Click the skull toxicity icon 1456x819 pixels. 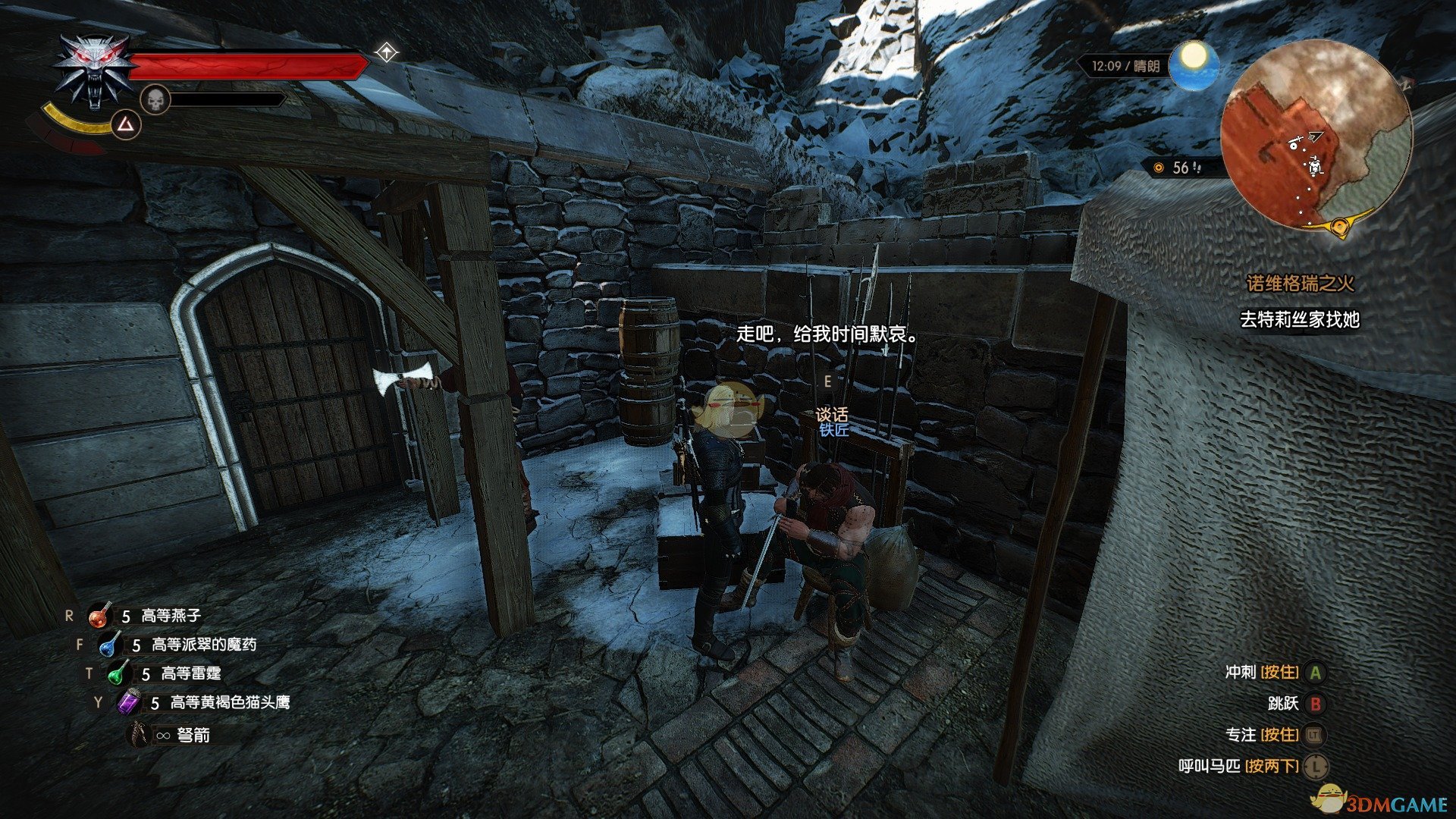[x=155, y=100]
